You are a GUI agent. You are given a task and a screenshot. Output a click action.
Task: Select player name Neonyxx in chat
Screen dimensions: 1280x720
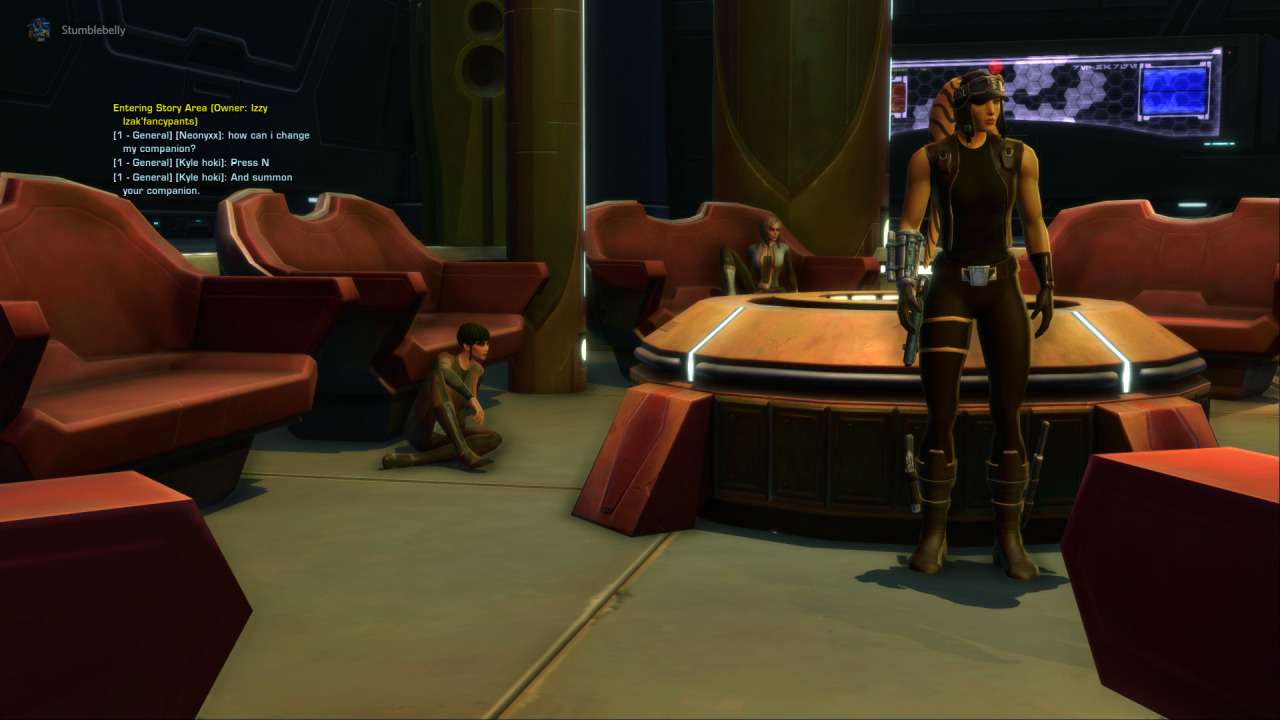[x=198, y=135]
